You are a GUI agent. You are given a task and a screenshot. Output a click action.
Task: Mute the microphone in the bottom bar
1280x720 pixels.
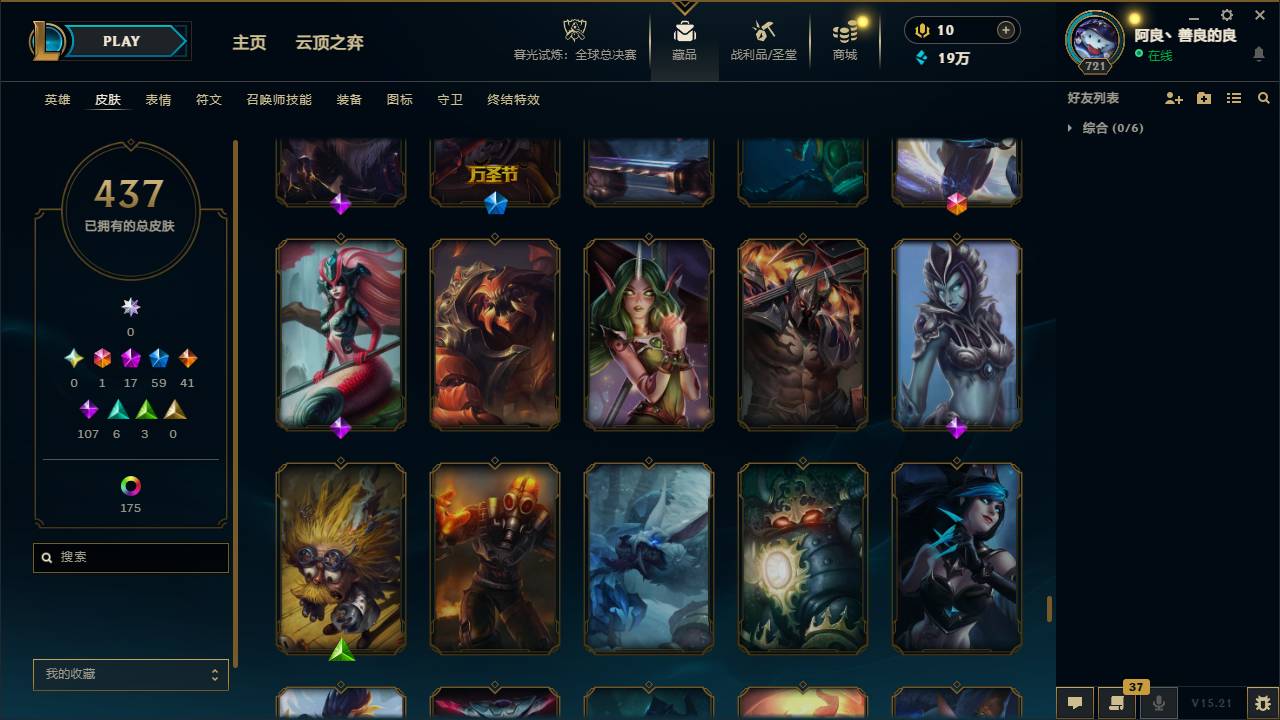[x=1160, y=704]
